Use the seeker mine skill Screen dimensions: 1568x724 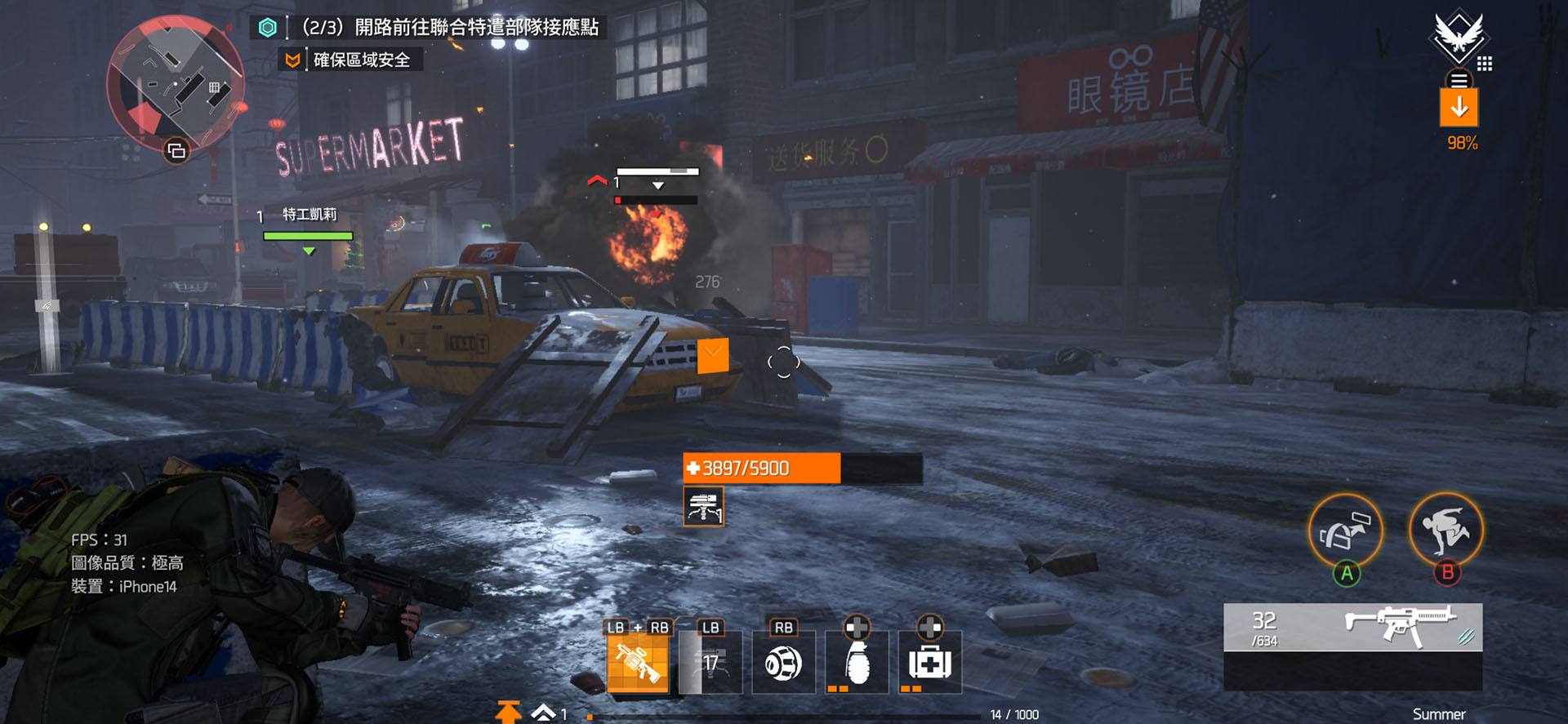[783, 663]
